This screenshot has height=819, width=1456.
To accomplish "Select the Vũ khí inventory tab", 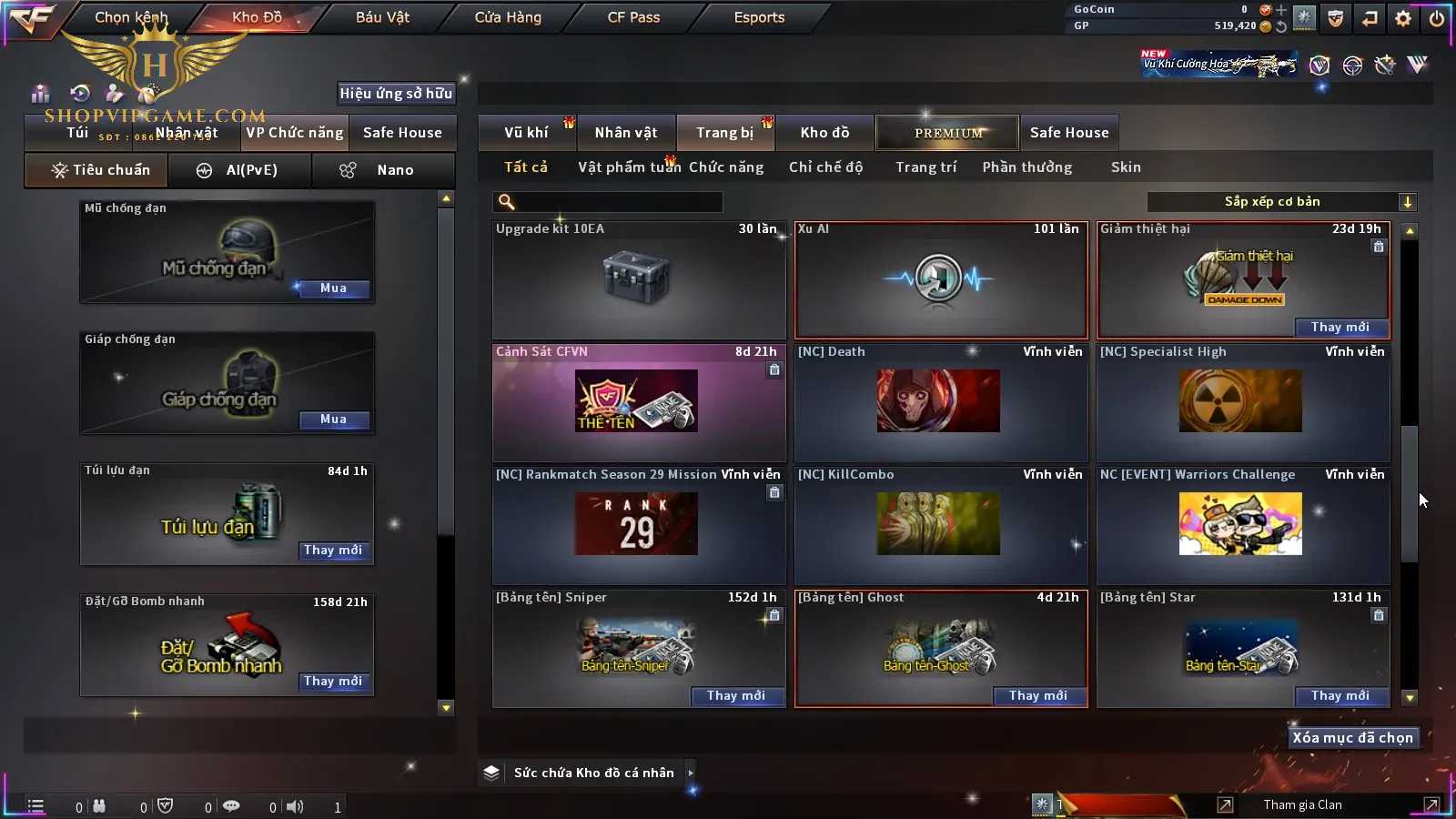I will point(526,133).
